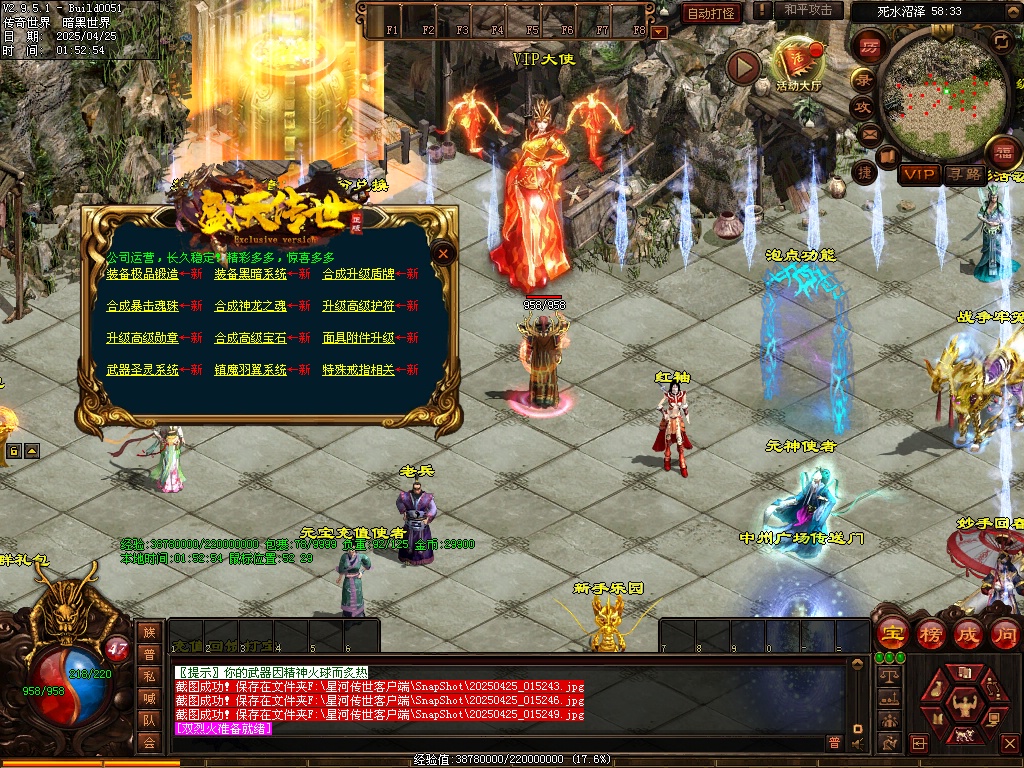The width and height of the screenshot is (1024, 768).
Task: Open the VIP button below the minimap
Action: click(918, 174)
